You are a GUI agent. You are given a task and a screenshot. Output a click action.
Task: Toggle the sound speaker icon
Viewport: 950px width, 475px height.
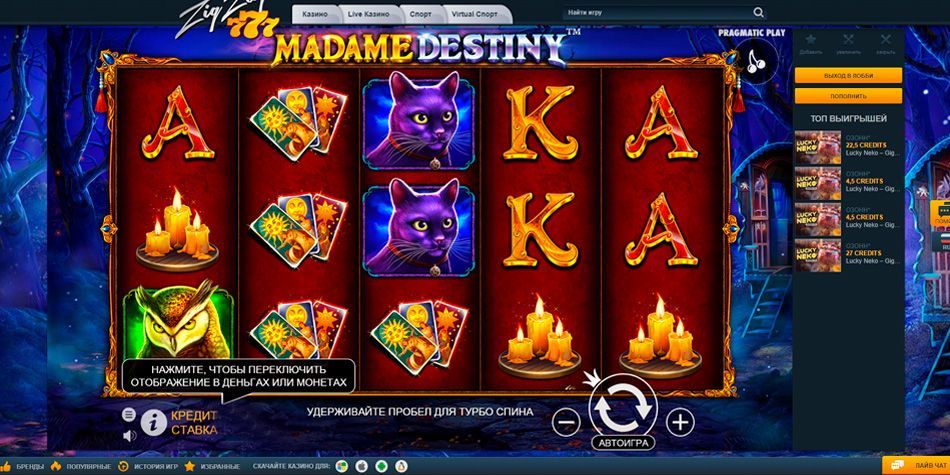(x=128, y=436)
